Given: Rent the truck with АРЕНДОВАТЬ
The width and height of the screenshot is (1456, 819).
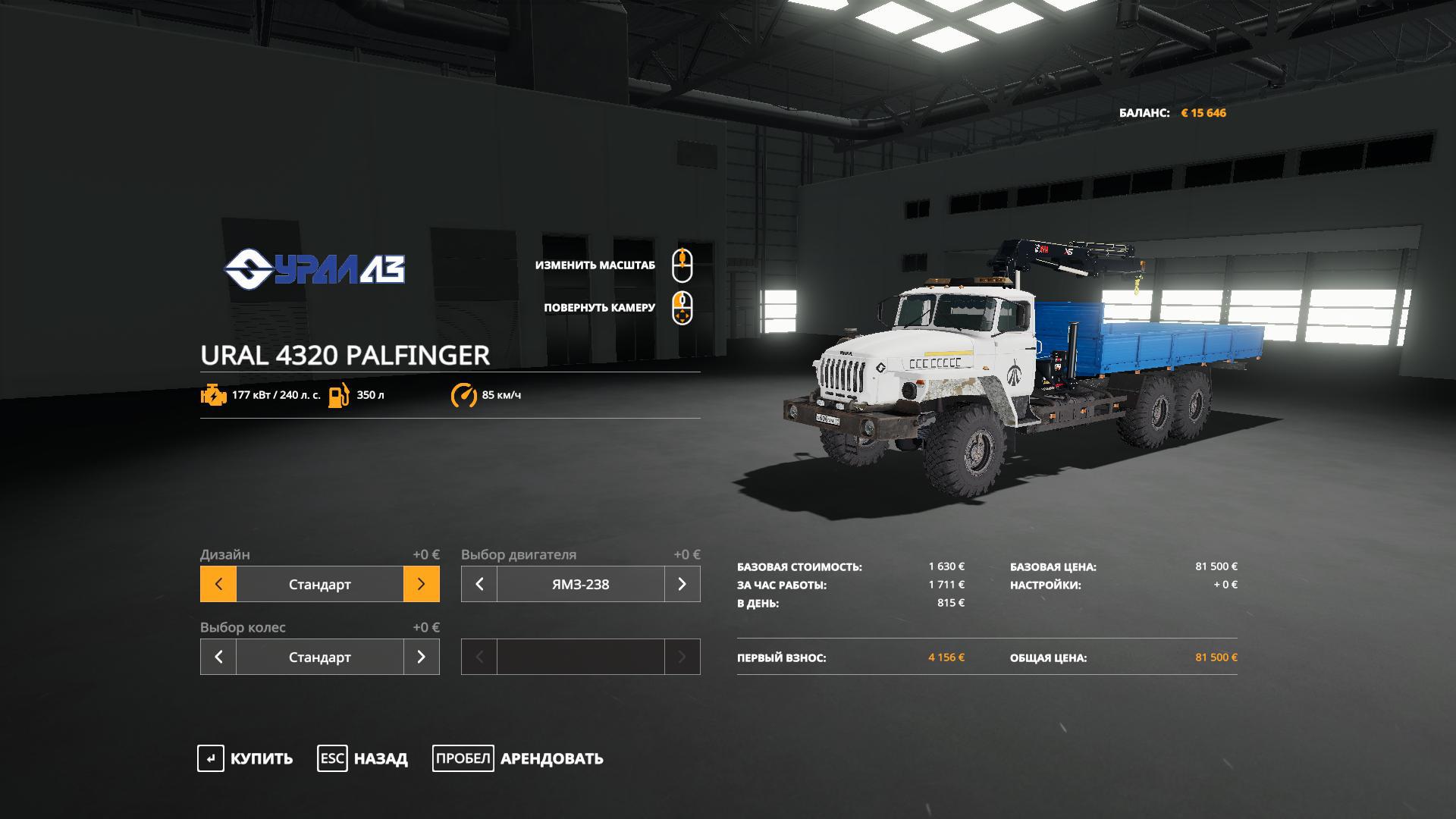Looking at the screenshot, I should (518, 758).
